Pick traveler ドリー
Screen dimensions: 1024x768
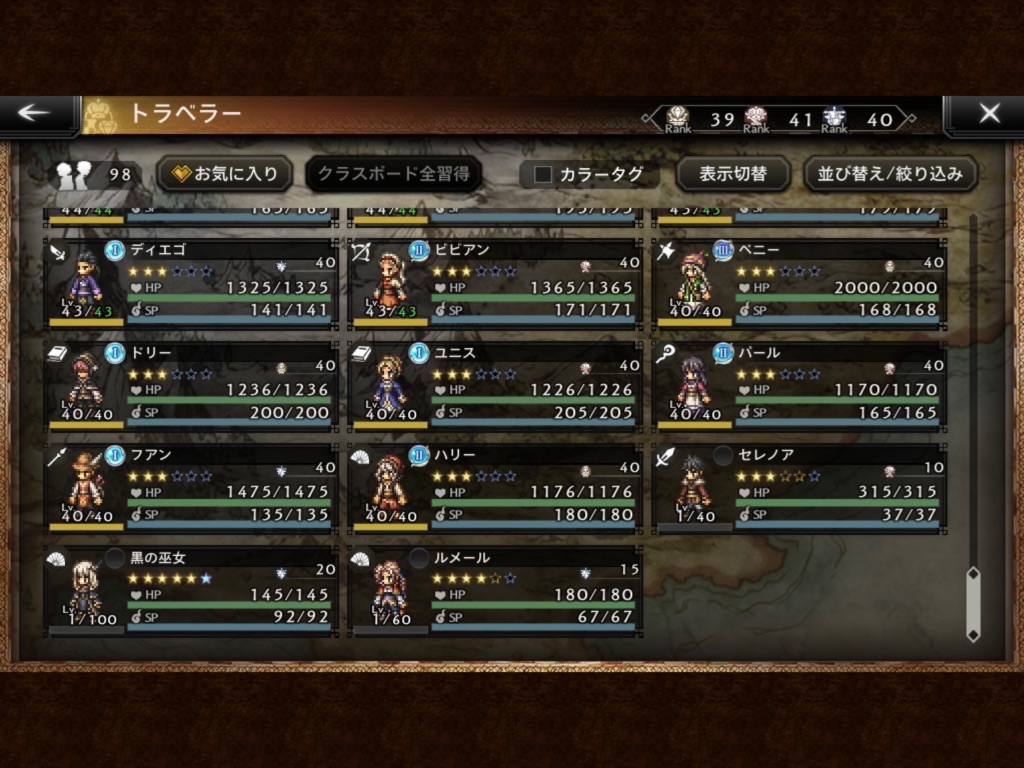click(192, 385)
